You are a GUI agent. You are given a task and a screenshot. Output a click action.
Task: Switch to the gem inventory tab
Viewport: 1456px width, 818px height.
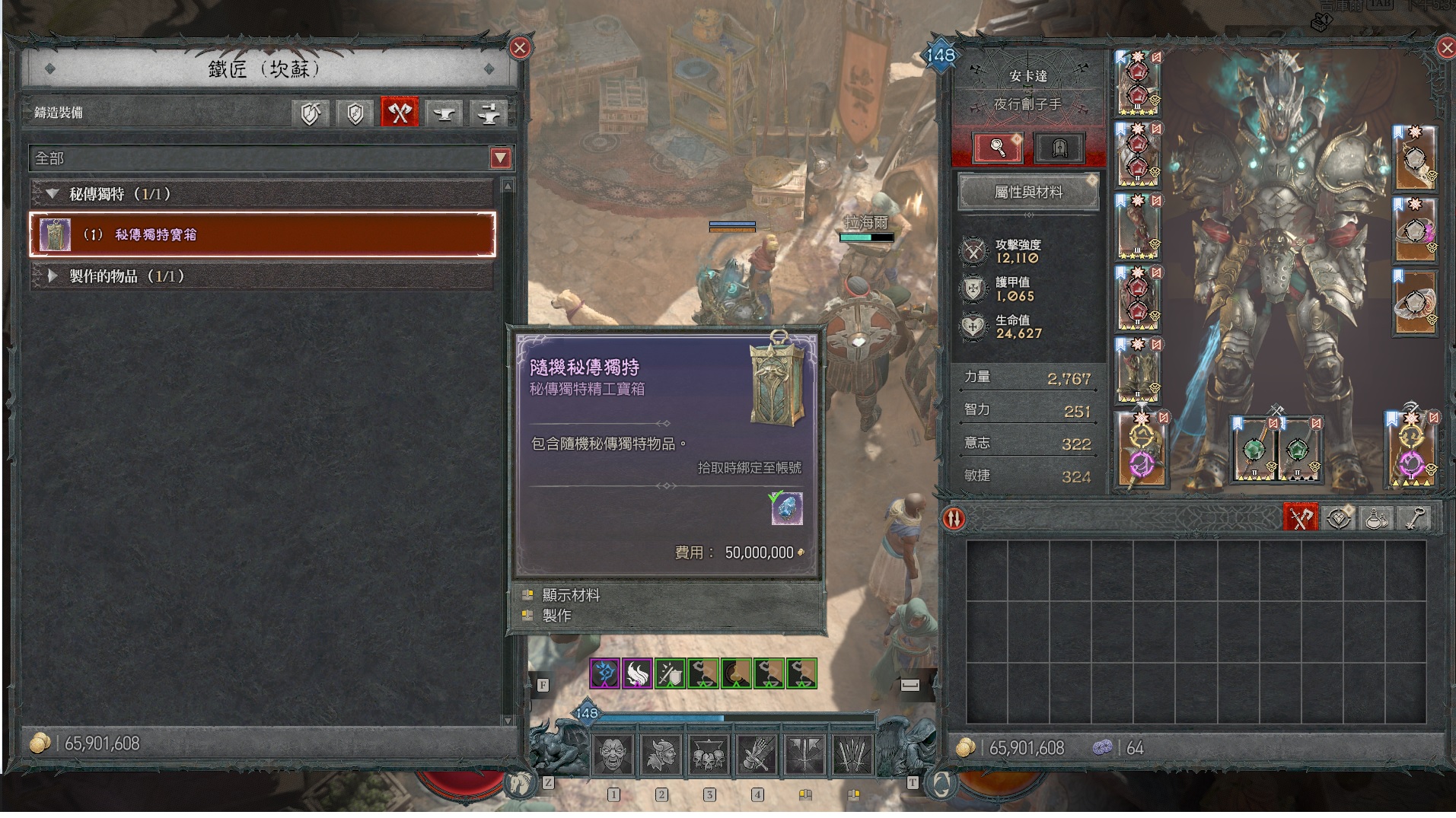point(1339,519)
